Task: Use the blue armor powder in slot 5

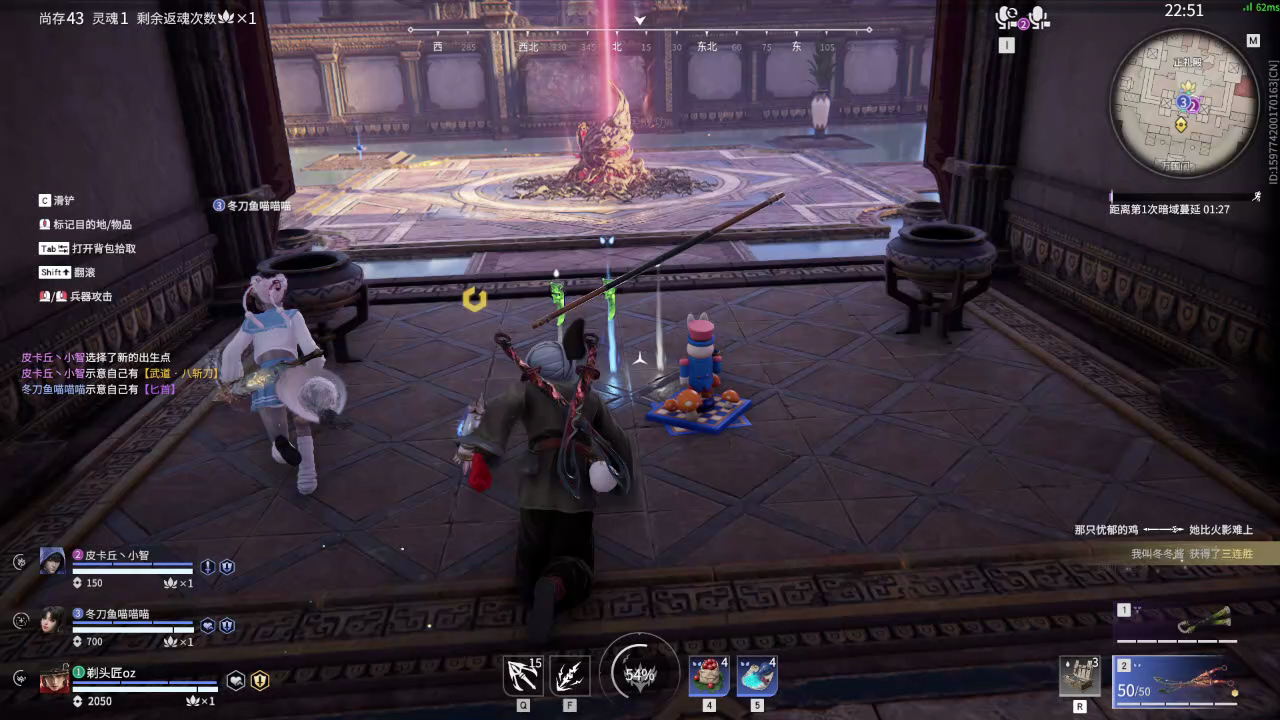Action: coord(757,676)
